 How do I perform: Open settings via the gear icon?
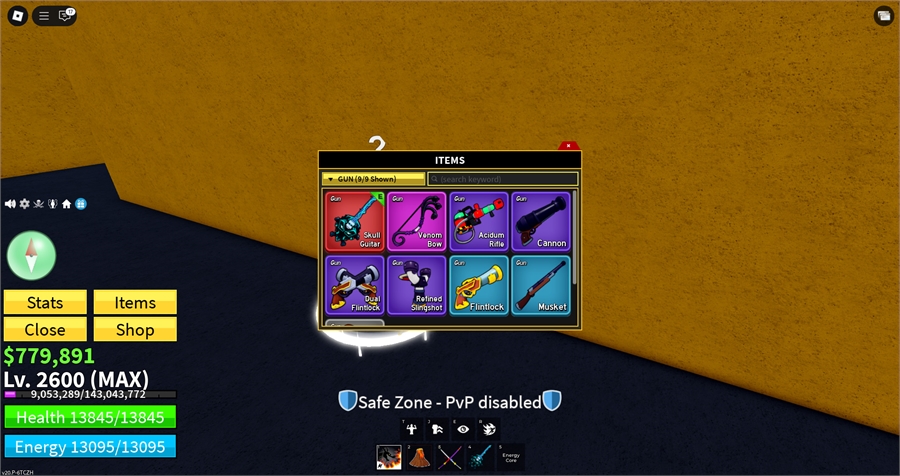pyautogui.click(x=25, y=204)
